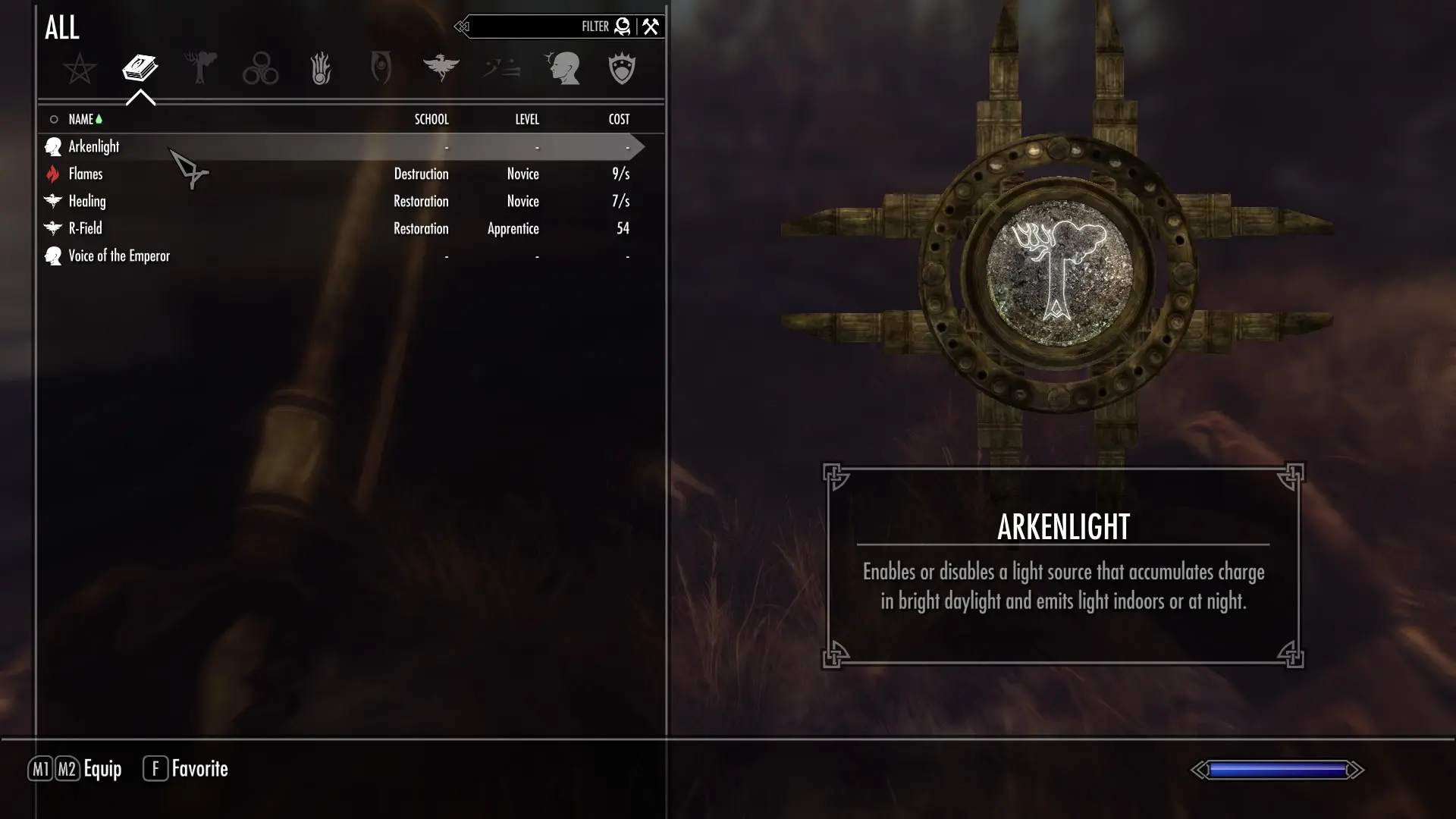The width and height of the screenshot is (1456, 819).
Task: Select the Arkenlight power row
Action: click(x=94, y=146)
